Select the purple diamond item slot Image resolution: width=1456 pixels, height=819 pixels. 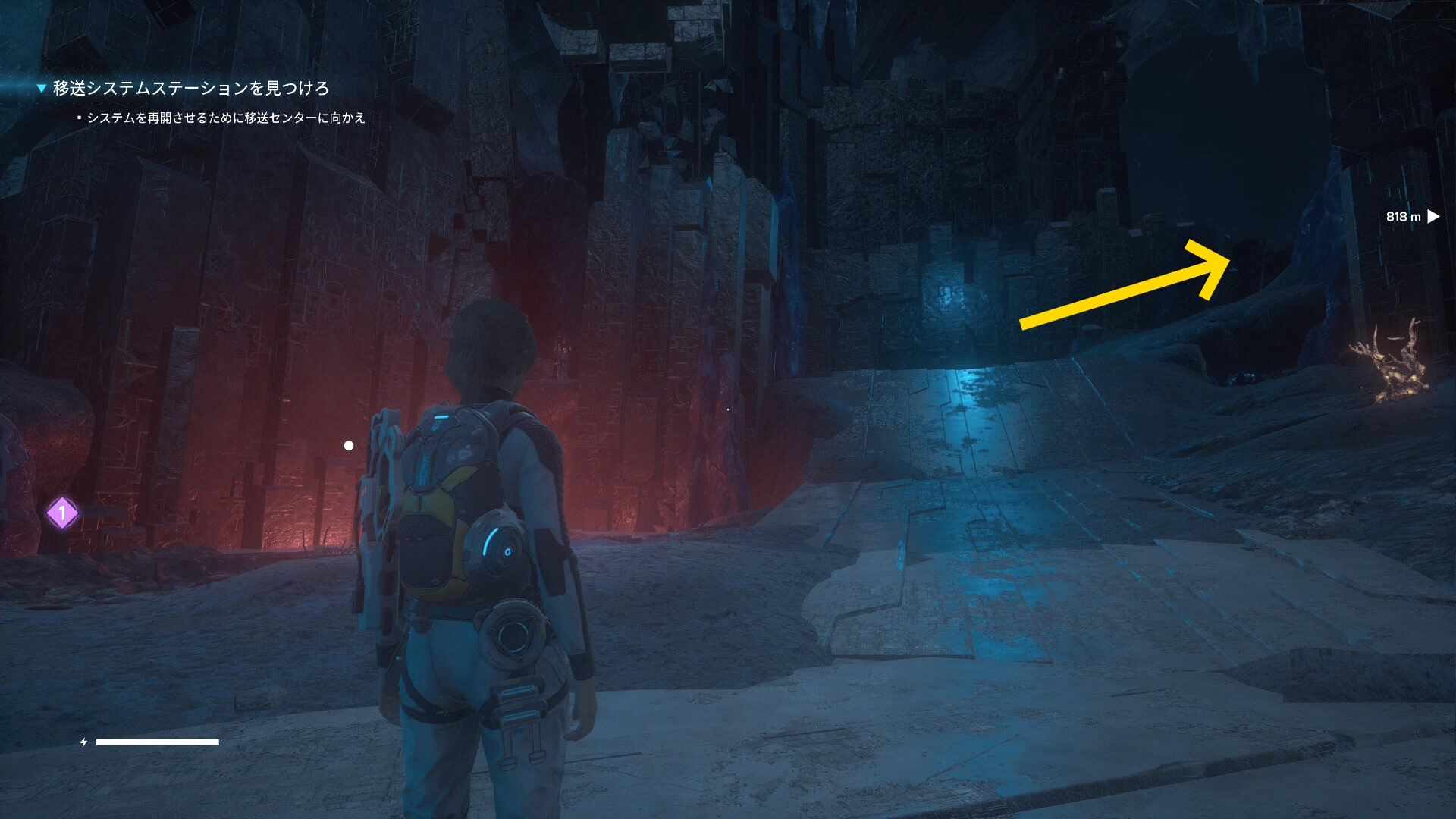pyautogui.click(x=62, y=513)
